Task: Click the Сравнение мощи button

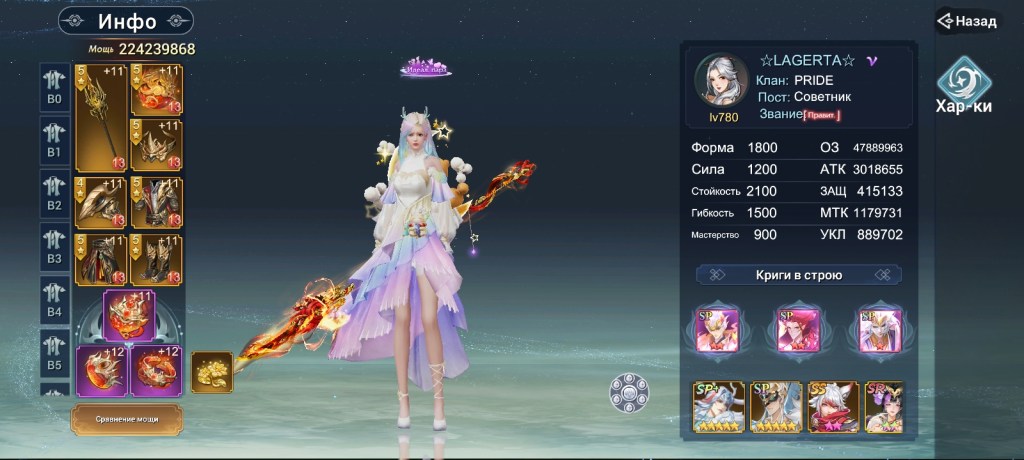Action: (x=126, y=419)
